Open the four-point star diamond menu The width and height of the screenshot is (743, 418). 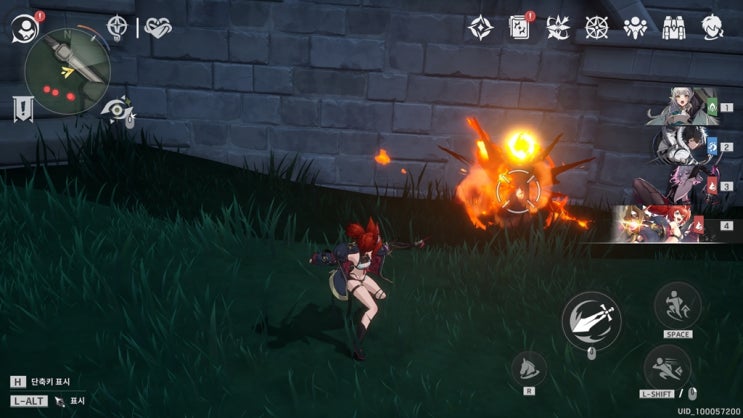click(480, 28)
